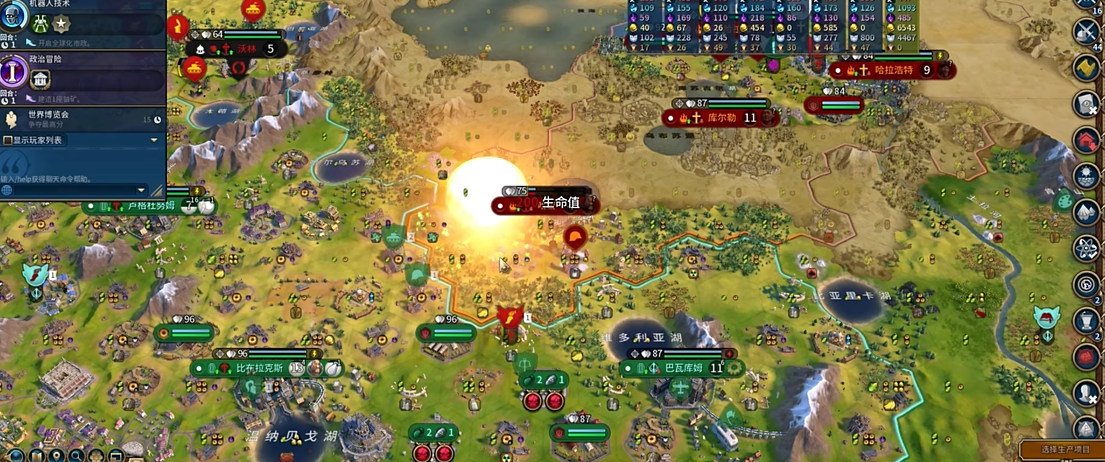This screenshot has width=1105, height=462.
Task: Expand the player list dropdown arrow
Action: pyautogui.click(x=154, y=140)
